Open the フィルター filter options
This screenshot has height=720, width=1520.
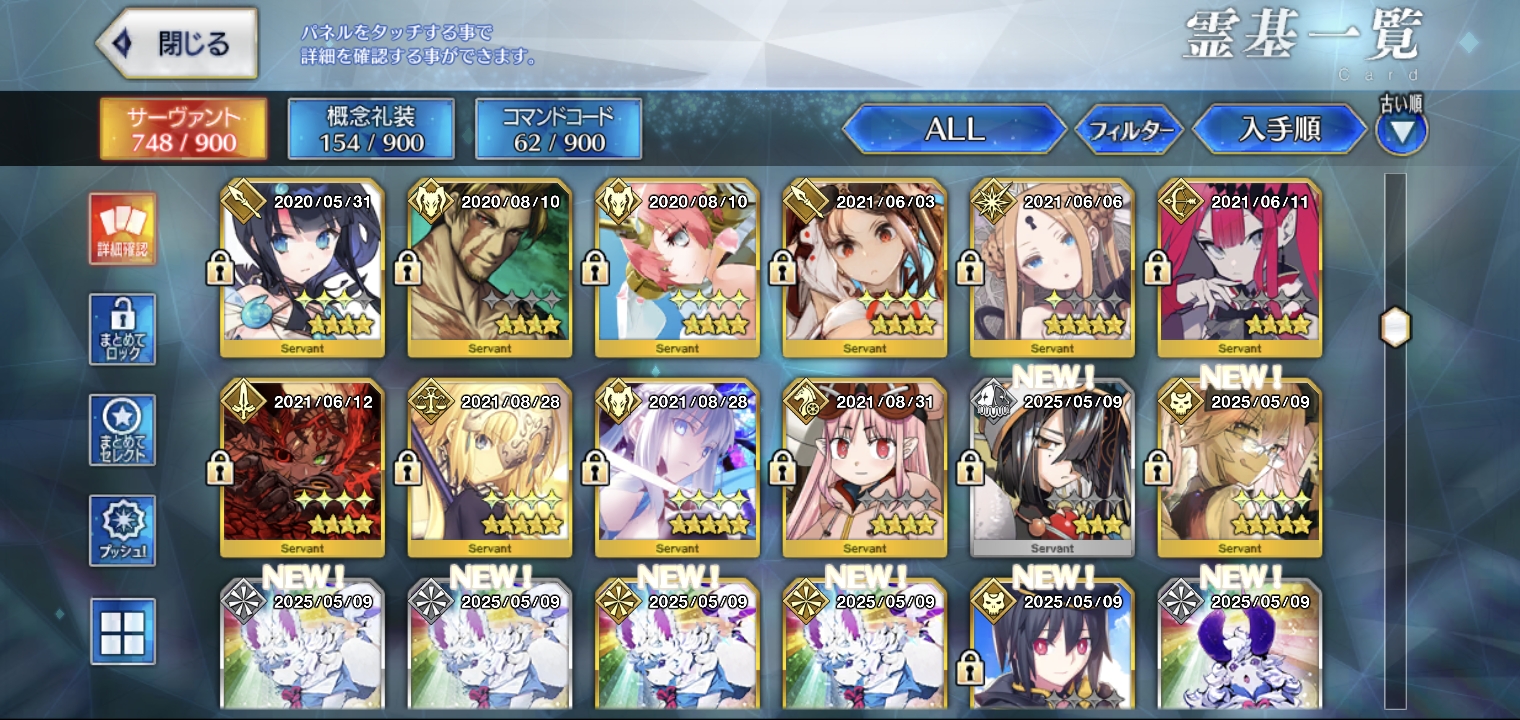[x=1130, y=130]
